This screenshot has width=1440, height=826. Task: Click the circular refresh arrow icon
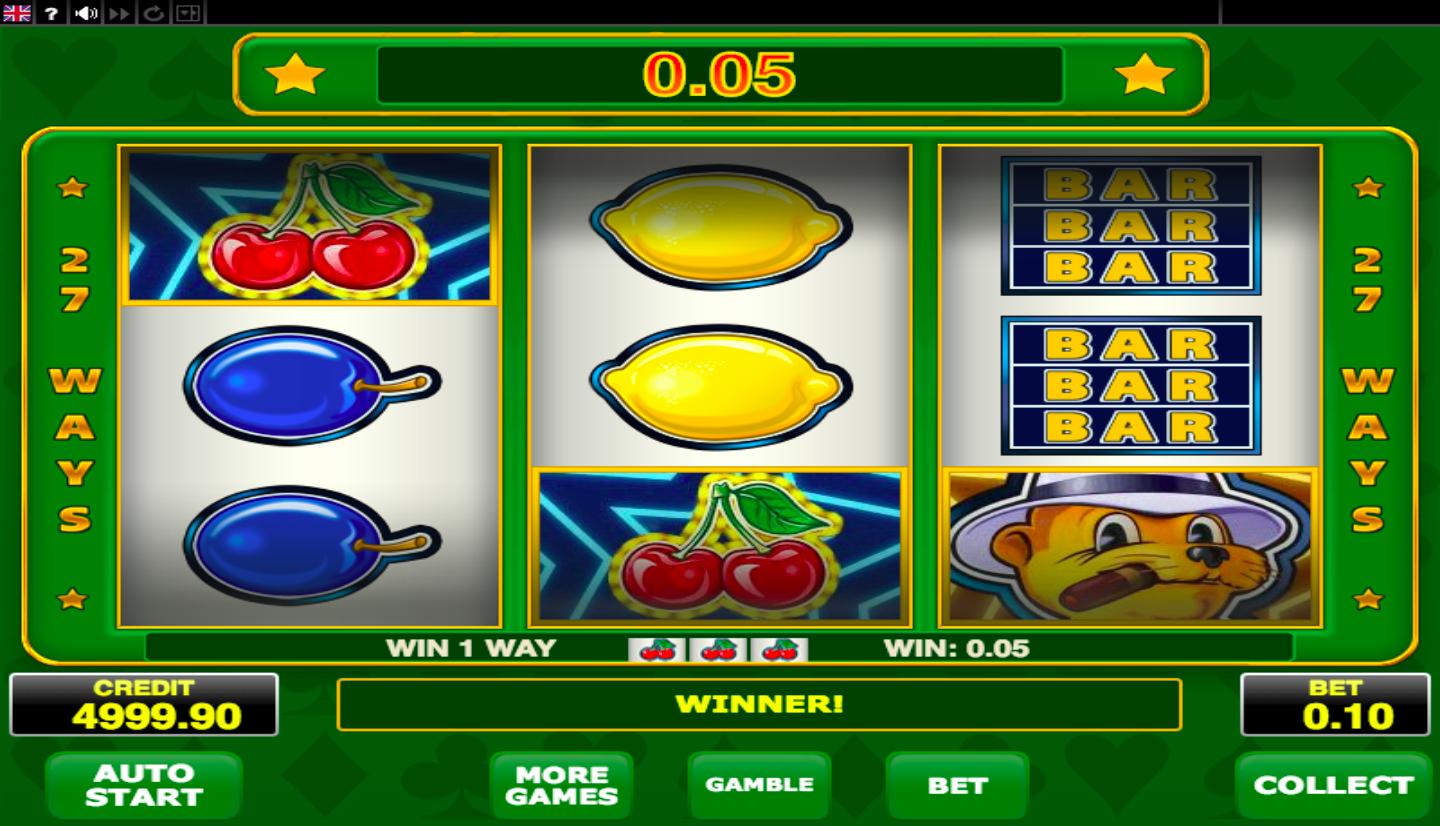click(153, 13)
